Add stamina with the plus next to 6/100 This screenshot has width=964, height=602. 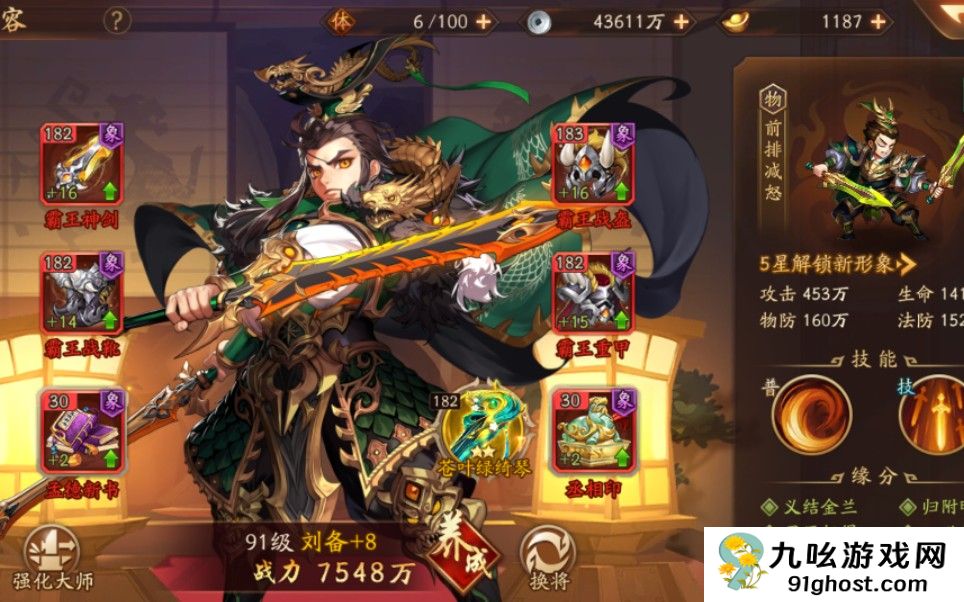click(484, 21)
